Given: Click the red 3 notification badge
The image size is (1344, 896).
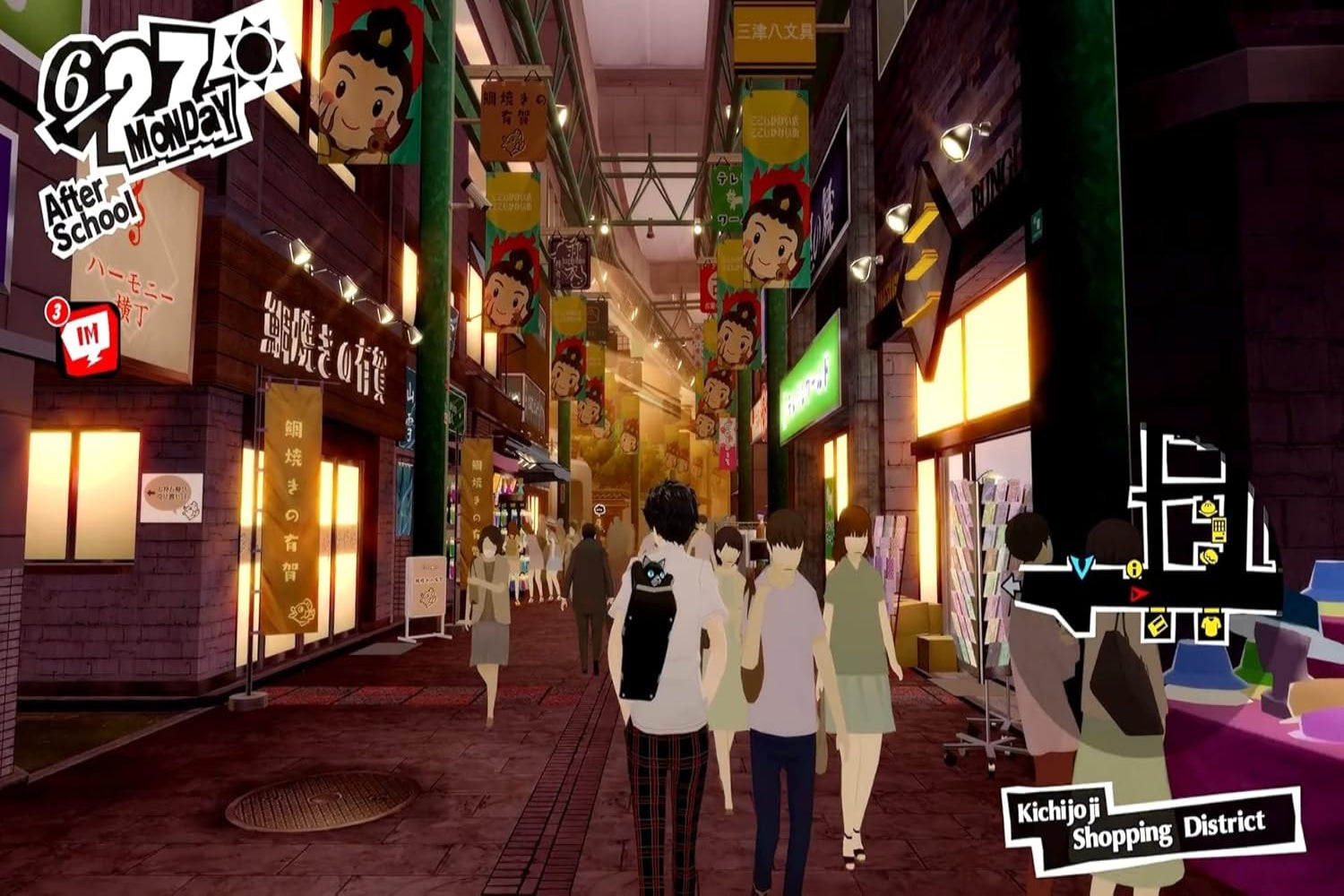Looking at the screenshot, I should tap(56, 312).
